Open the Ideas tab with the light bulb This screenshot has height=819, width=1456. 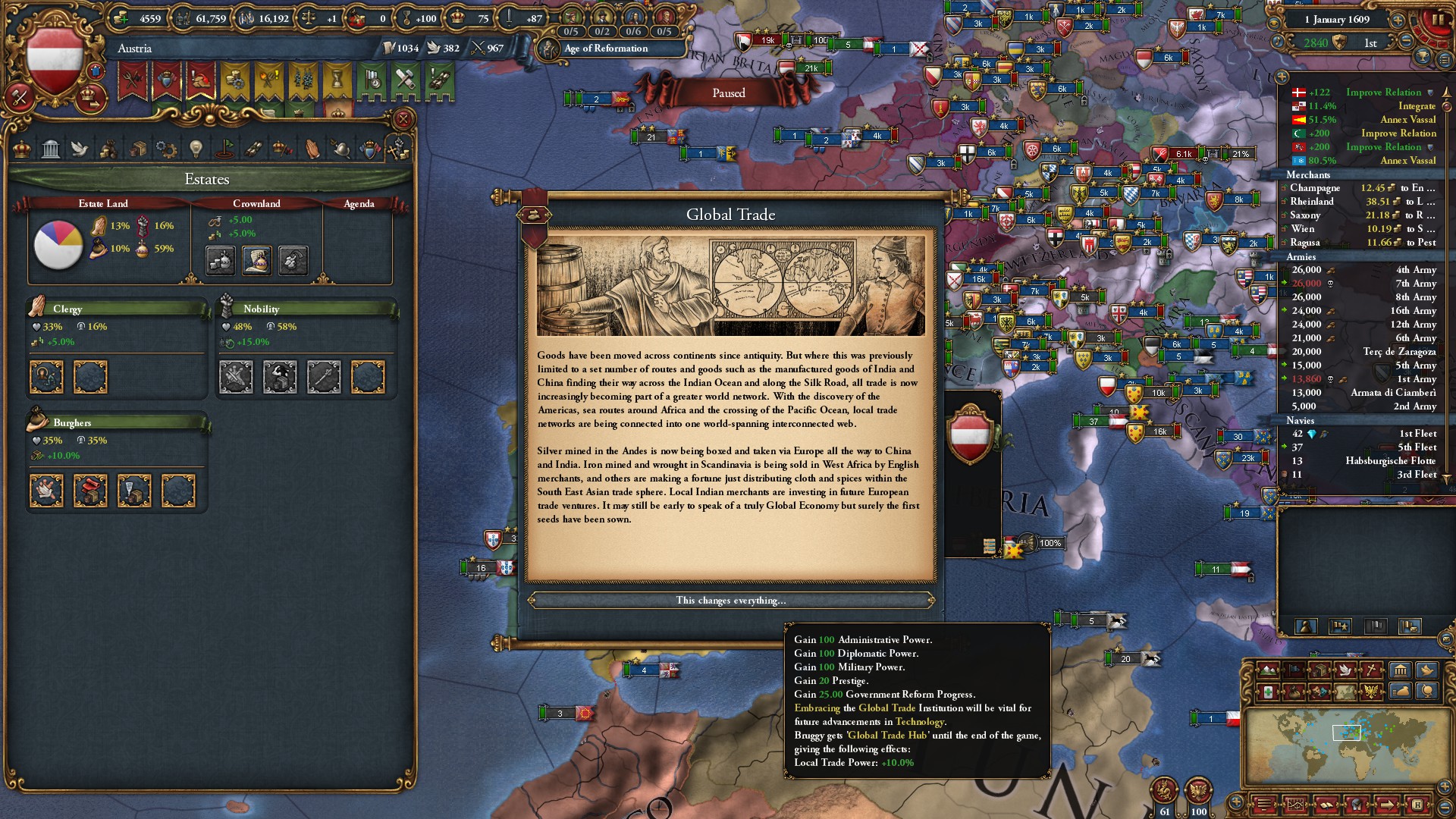click(x=196, y=149)
